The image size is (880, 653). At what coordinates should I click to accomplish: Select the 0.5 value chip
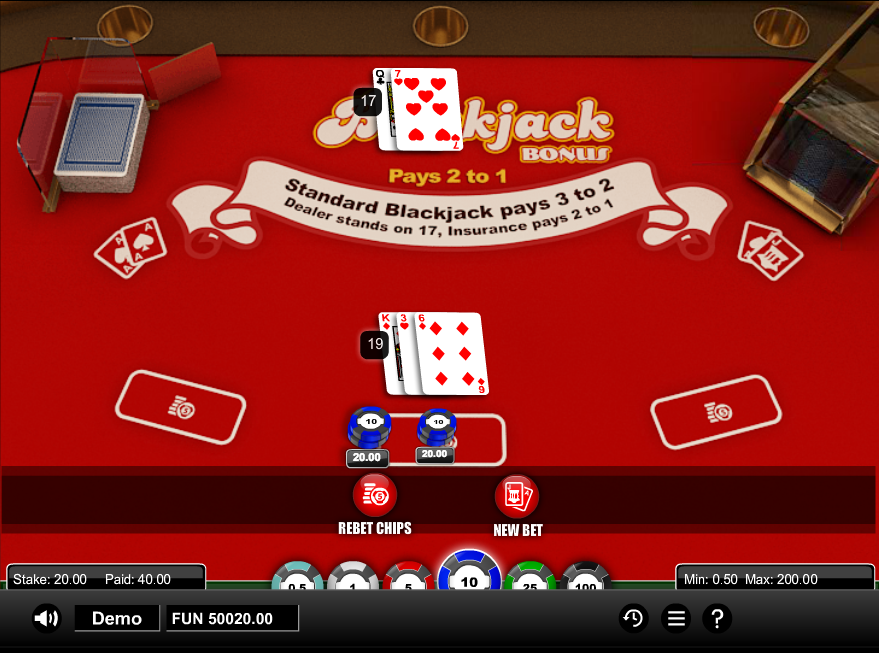point(298,580)
